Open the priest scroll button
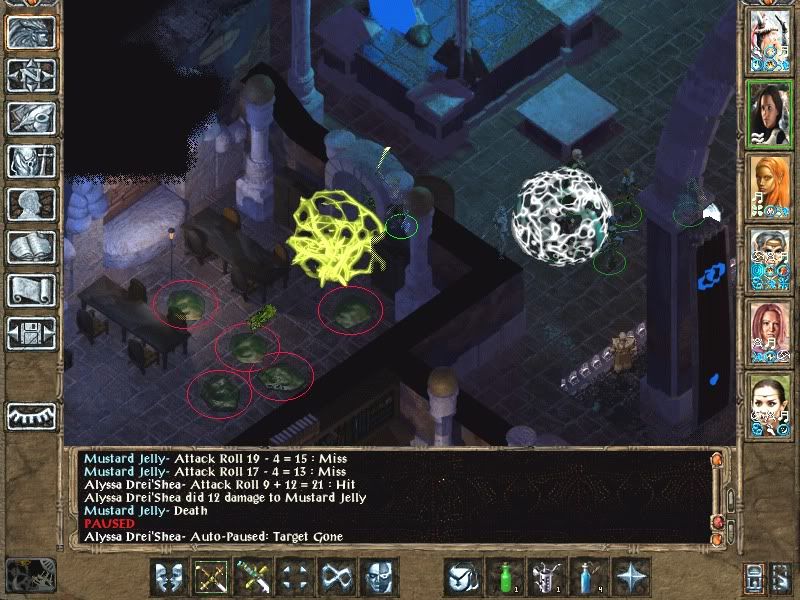The height and width of the screenshot is (600, 800). click(32, 290)
